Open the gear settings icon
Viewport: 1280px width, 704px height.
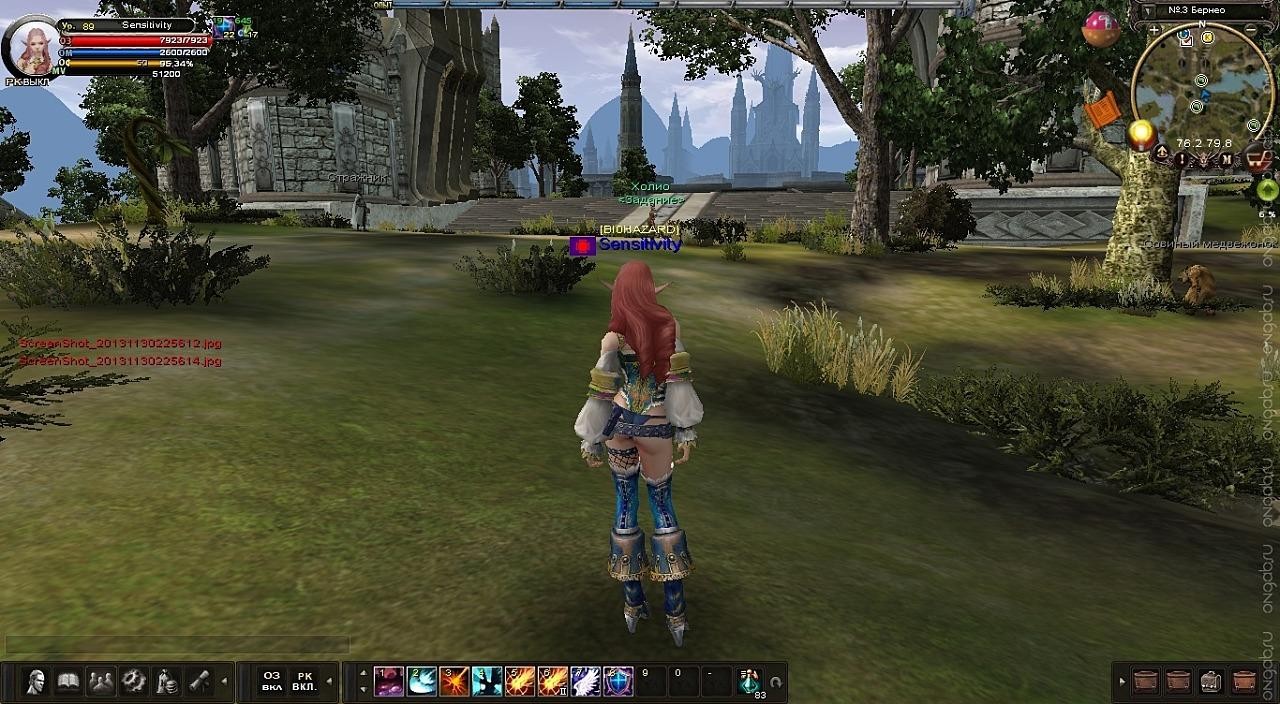point(134,681)
